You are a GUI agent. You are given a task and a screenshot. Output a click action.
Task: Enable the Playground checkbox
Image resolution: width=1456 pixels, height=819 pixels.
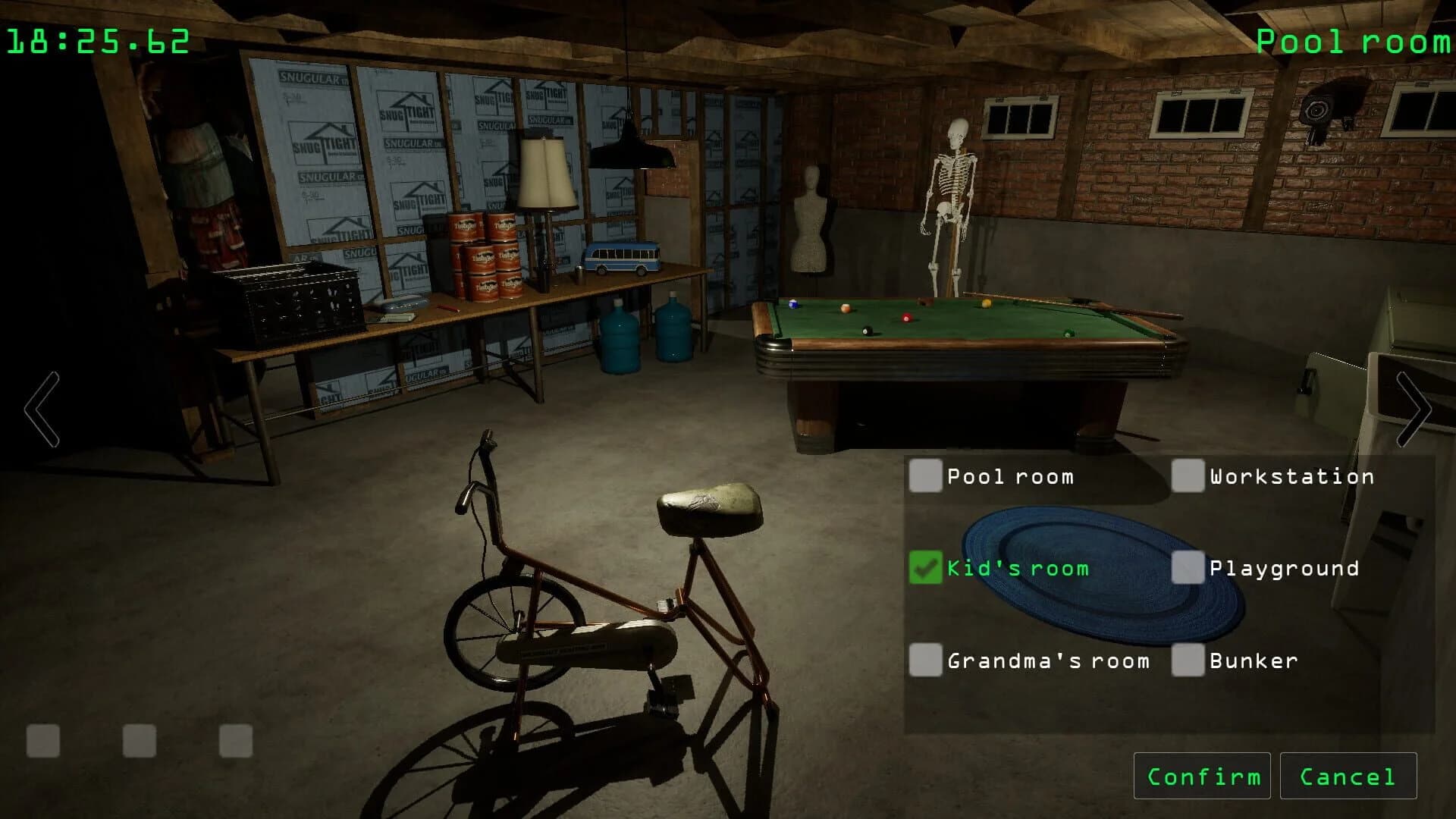point(1188,569)
